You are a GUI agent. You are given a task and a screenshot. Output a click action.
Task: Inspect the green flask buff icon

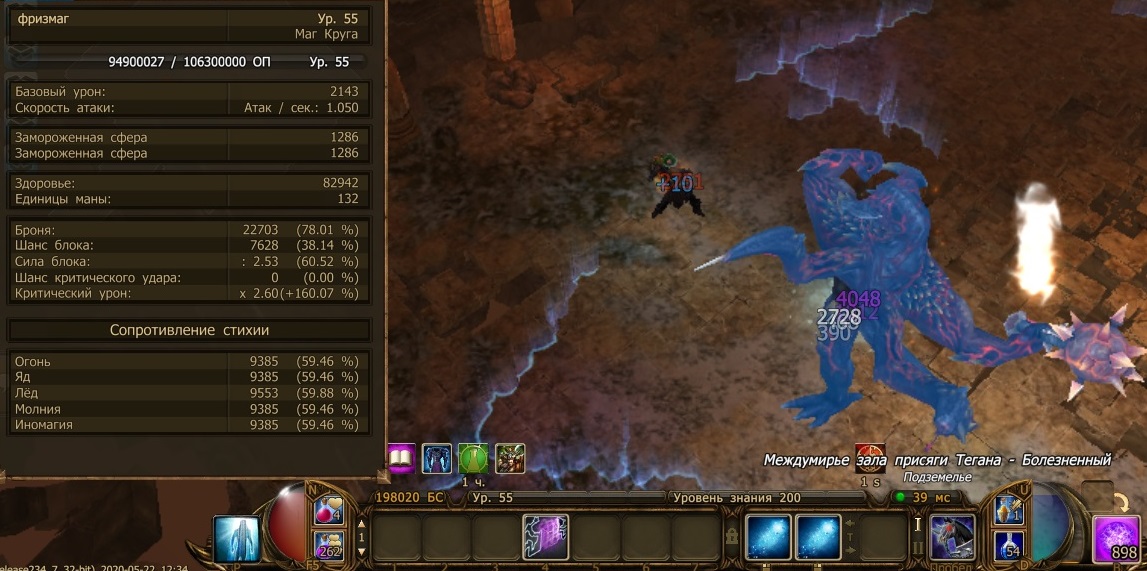(x=473, y=459)
